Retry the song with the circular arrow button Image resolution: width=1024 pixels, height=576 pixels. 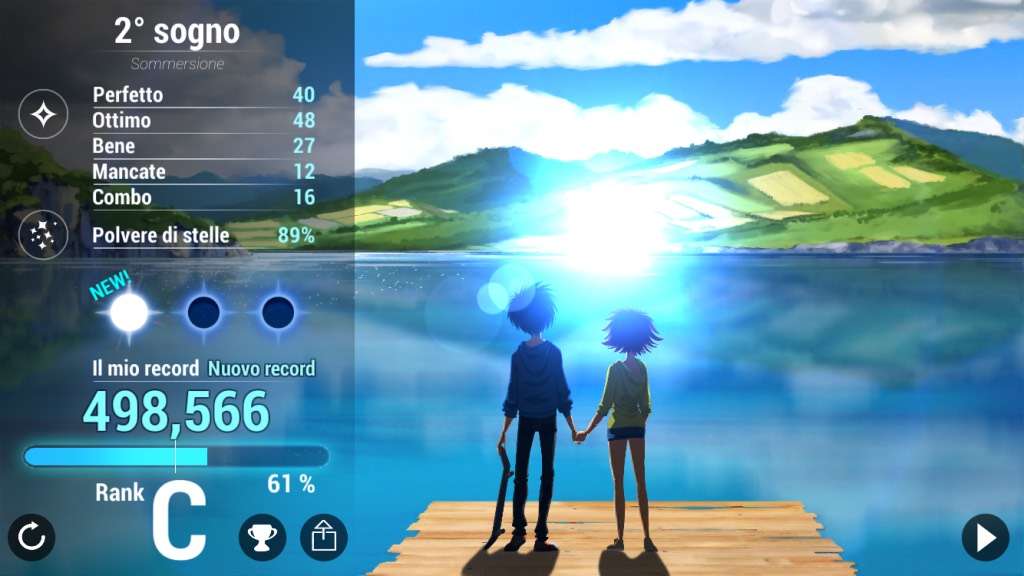click(x=32, y=538)
